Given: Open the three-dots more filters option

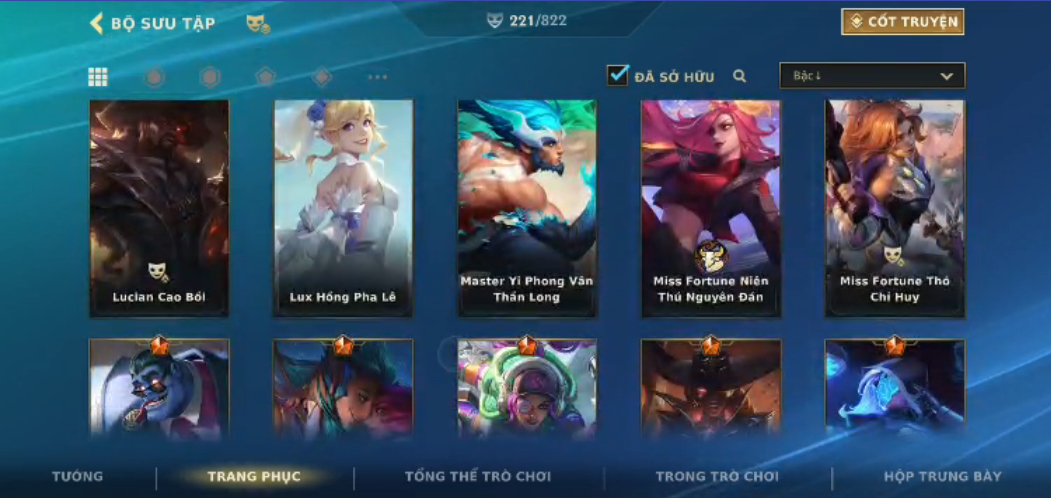Looking at the screenshot, I should click(x=377, y=77).
